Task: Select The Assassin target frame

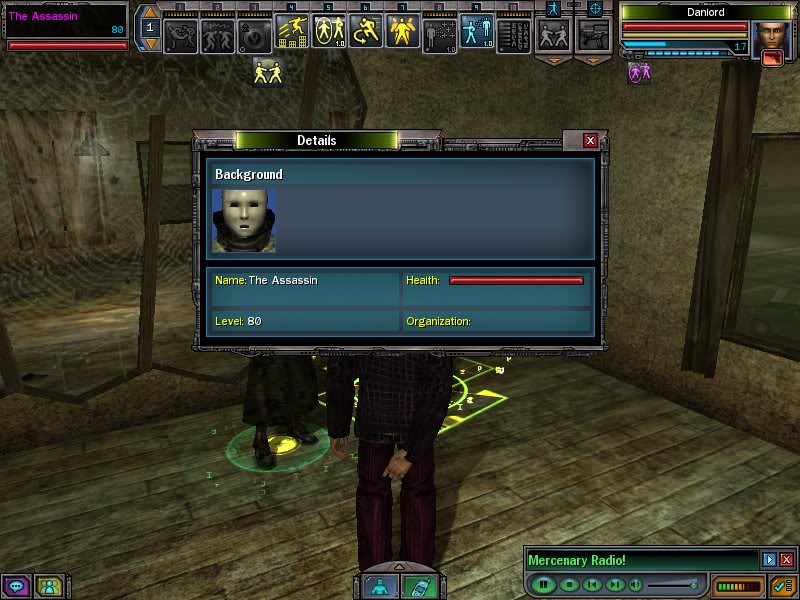Action: tap(65, 24)
